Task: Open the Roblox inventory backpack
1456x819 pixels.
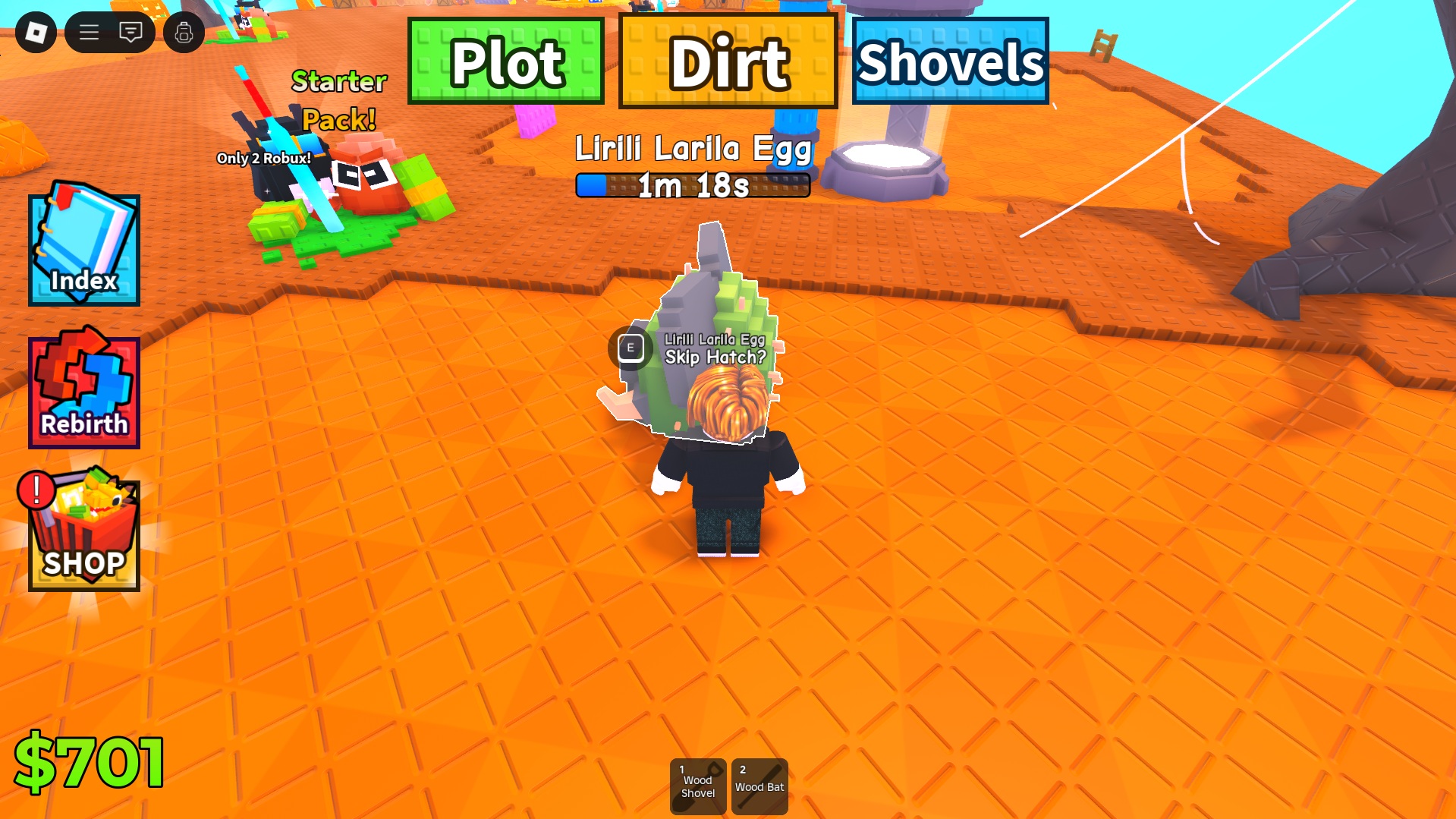Action: 182,32
